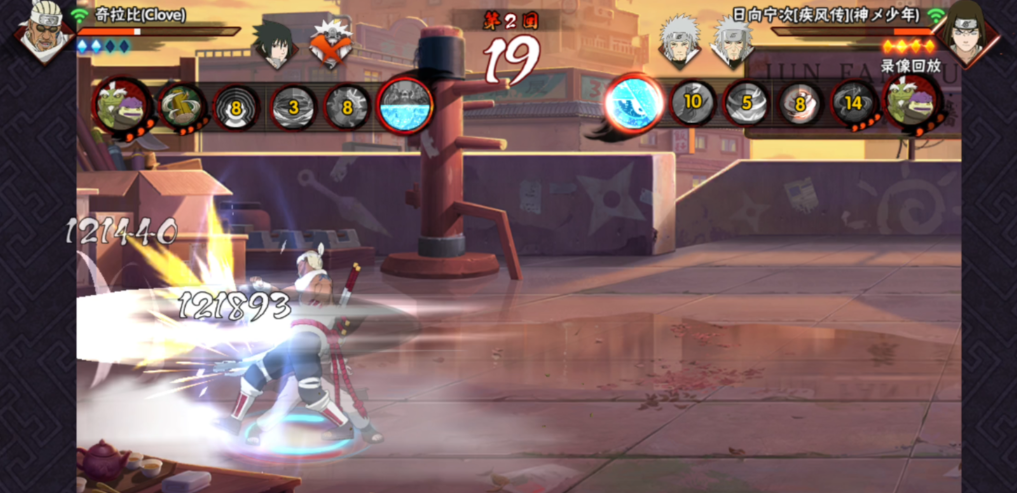Viewport: 1017px width, 493px height.
Task: Select the Sasuke teammate portrait
Action: 274,42
